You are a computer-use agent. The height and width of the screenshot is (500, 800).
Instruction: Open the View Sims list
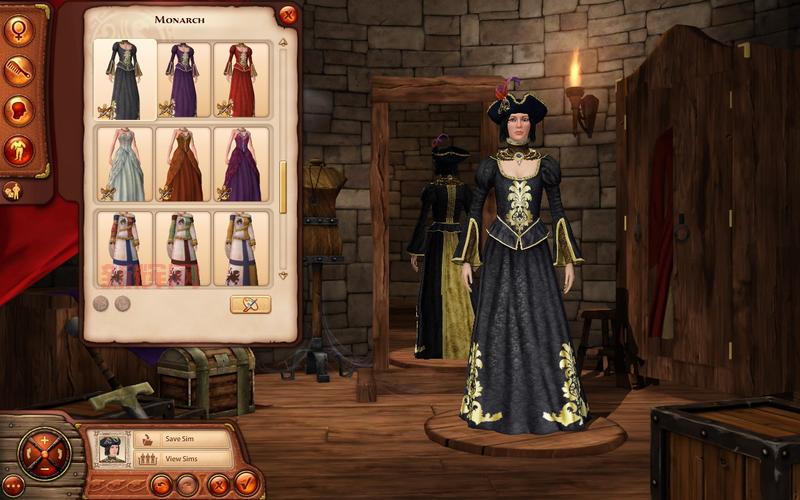pos(180,459)
